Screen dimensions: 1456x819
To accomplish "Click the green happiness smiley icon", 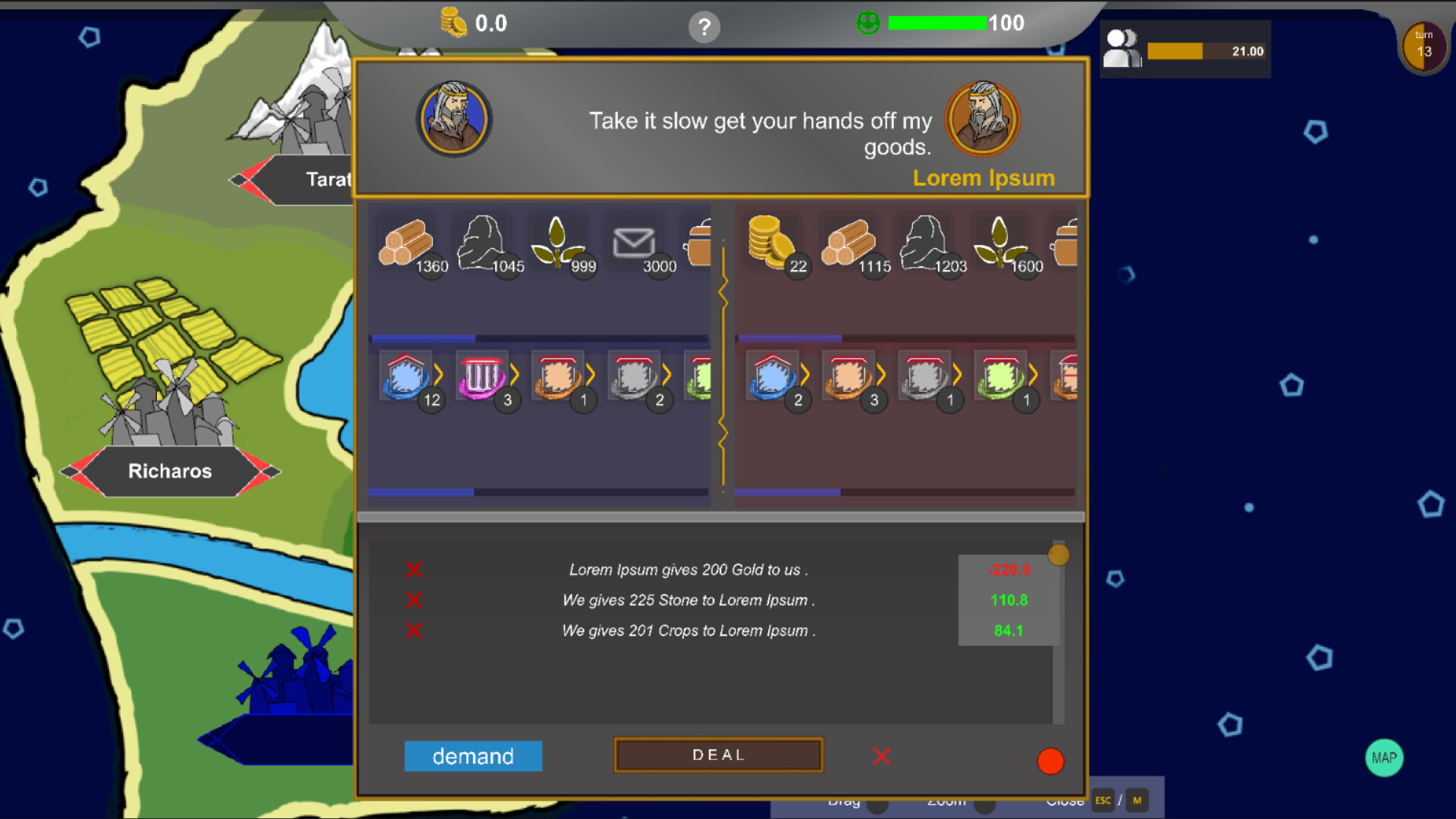I will 867,24.
